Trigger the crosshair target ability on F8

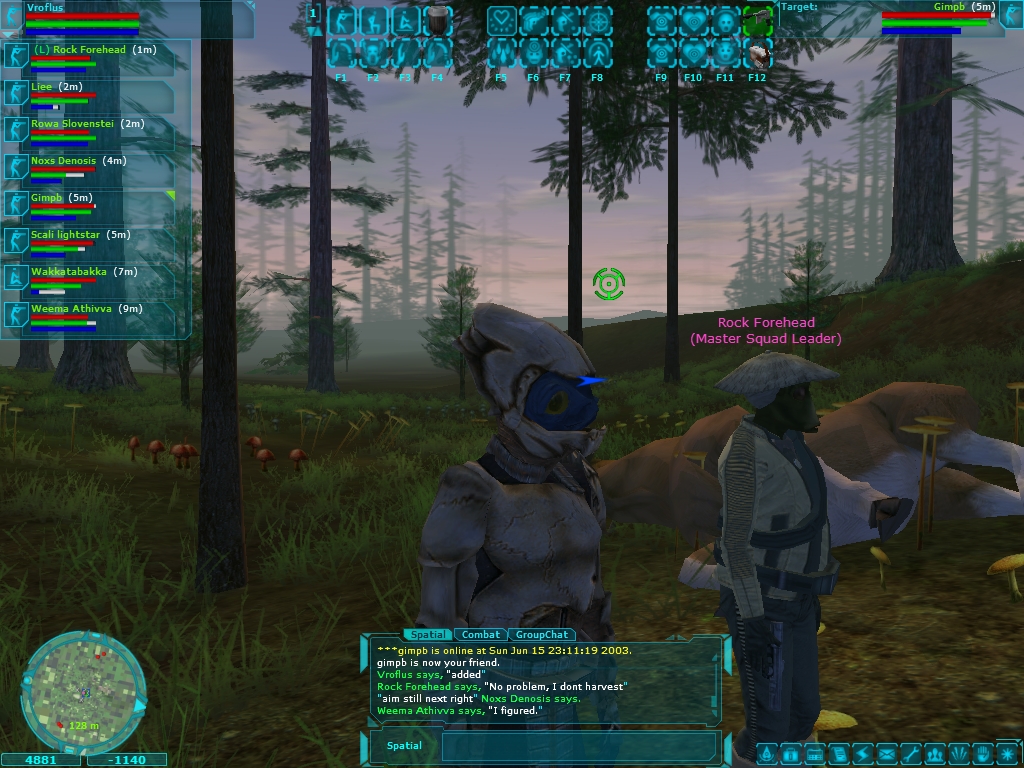(597, 21)
